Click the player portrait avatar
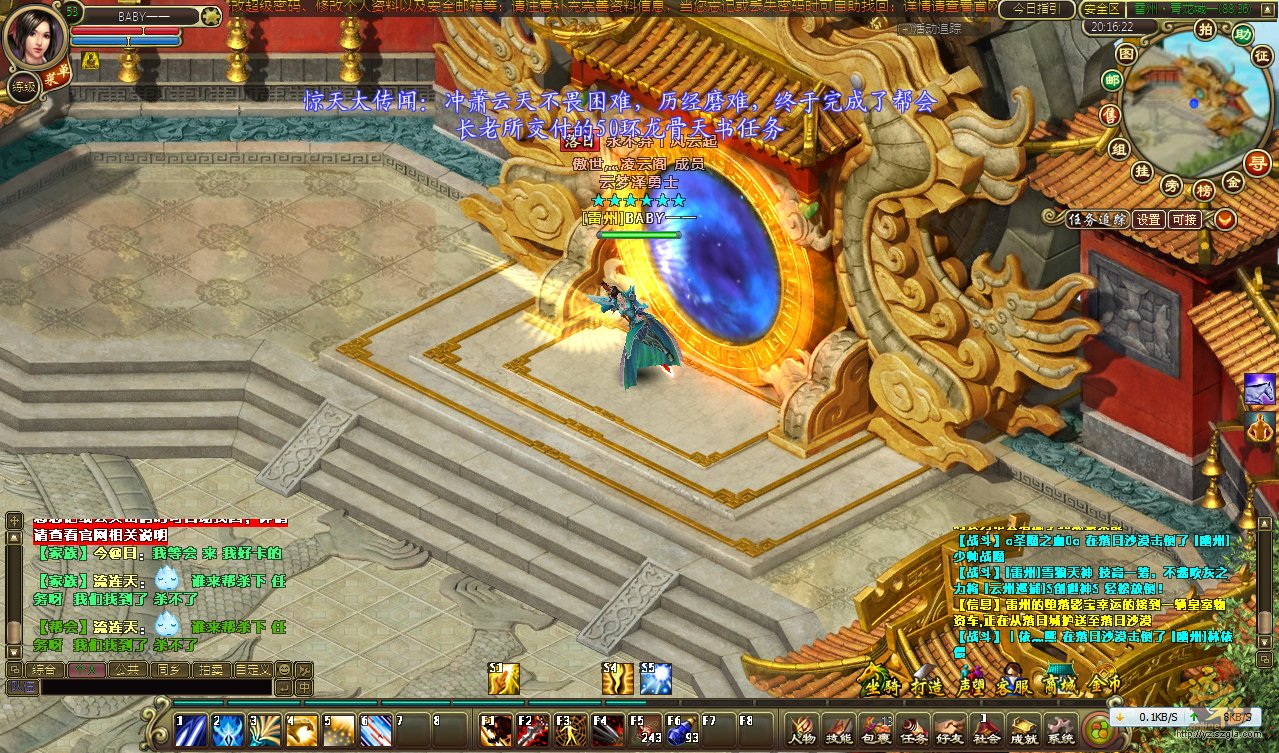 coord(35,38)
